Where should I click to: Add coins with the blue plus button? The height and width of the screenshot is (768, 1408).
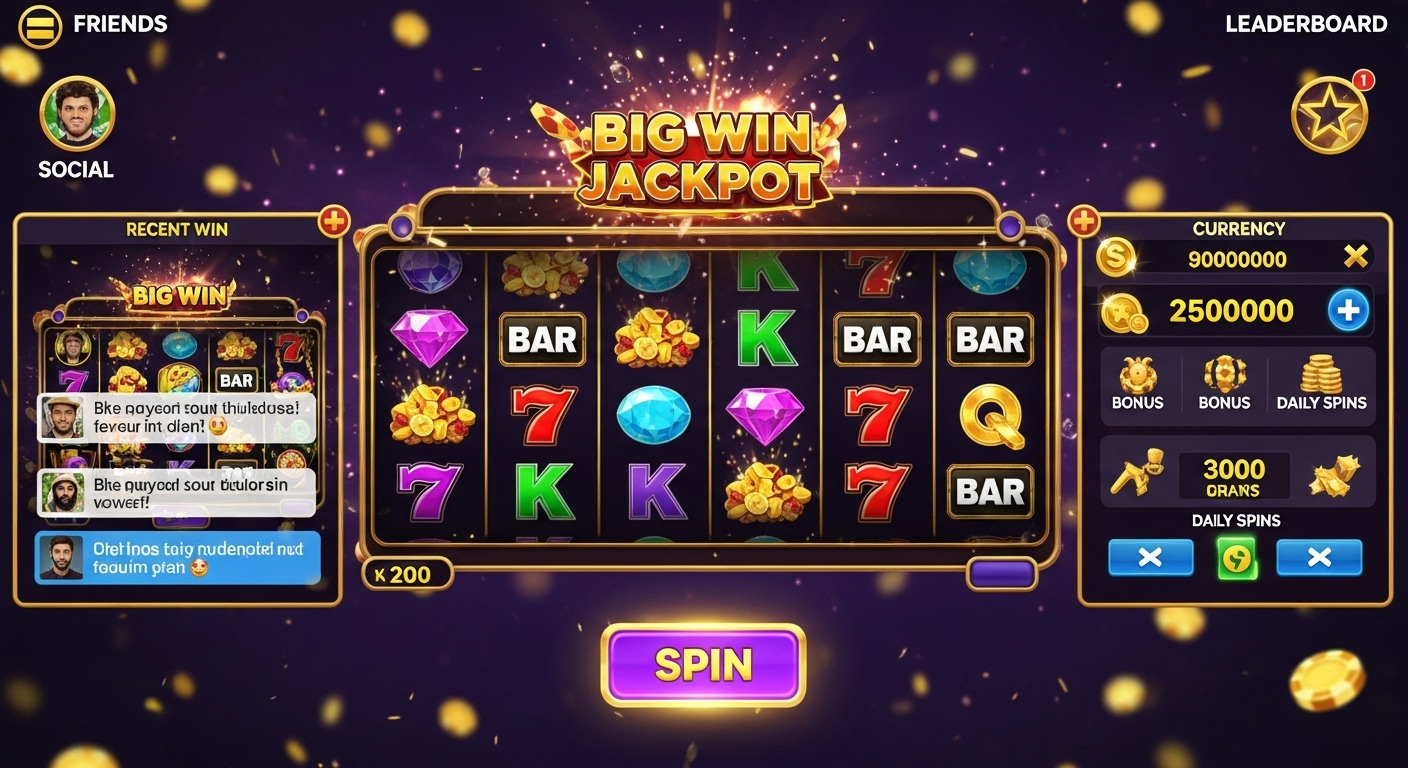(x=1347, y=311)
